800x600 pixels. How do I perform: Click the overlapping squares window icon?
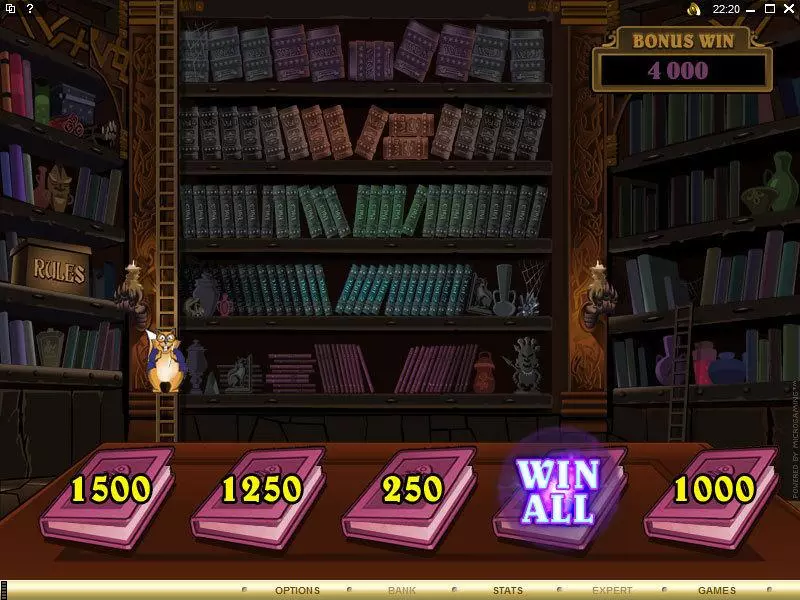coord(10,9)
